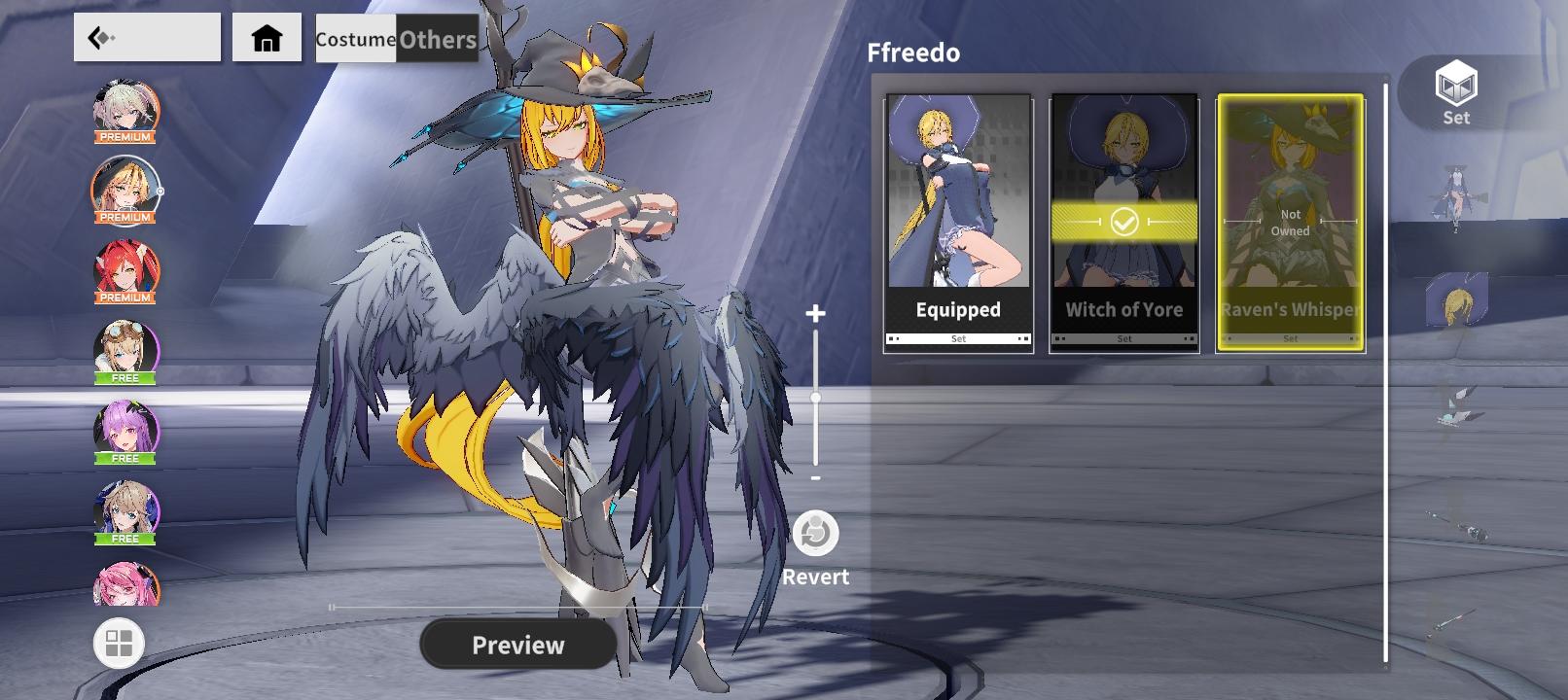The image size is (1568, 700).
Task: Go back using the arrow button
Action: [x=146, y=38]
